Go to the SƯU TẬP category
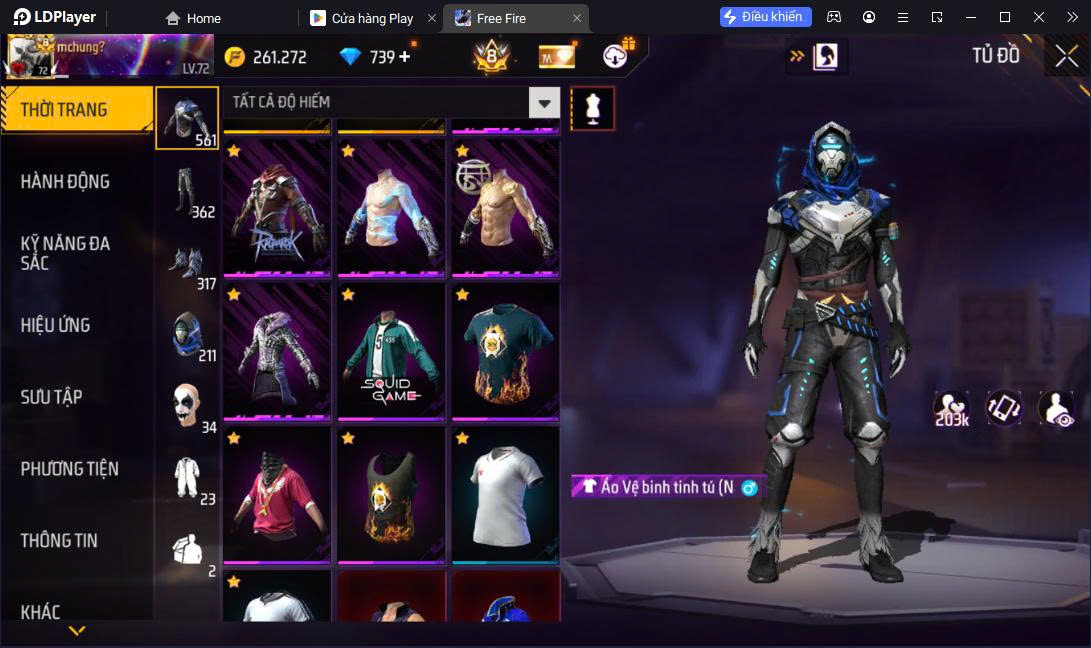Screen dimensions: 1091x648 51,397
